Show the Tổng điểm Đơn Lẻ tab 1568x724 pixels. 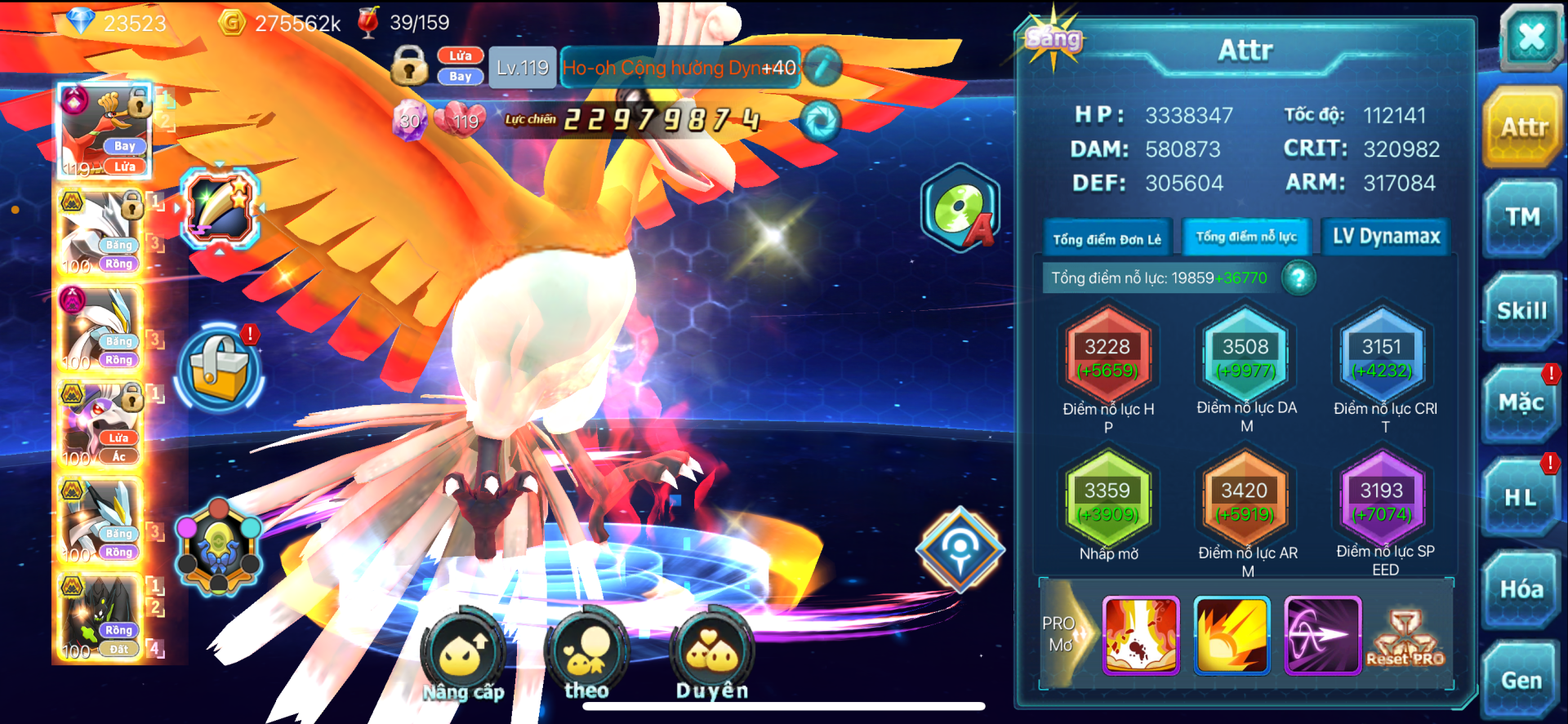(x=1107, y=238)
